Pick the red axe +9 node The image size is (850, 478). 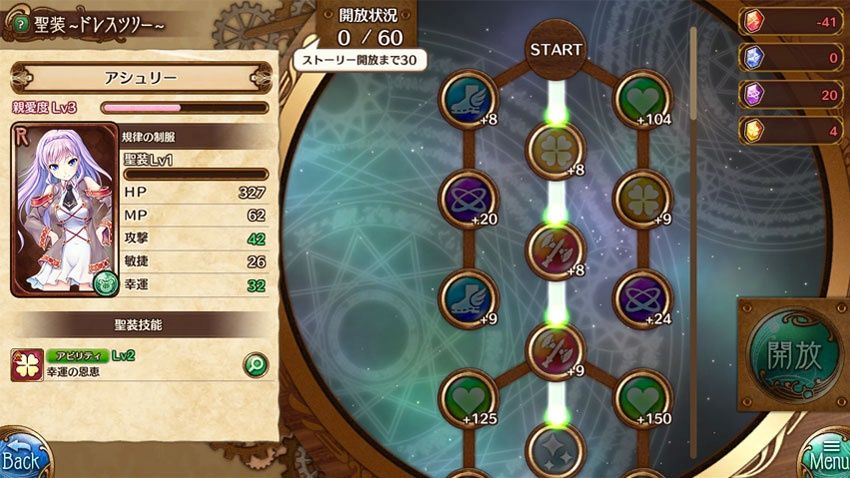[555, 347]
